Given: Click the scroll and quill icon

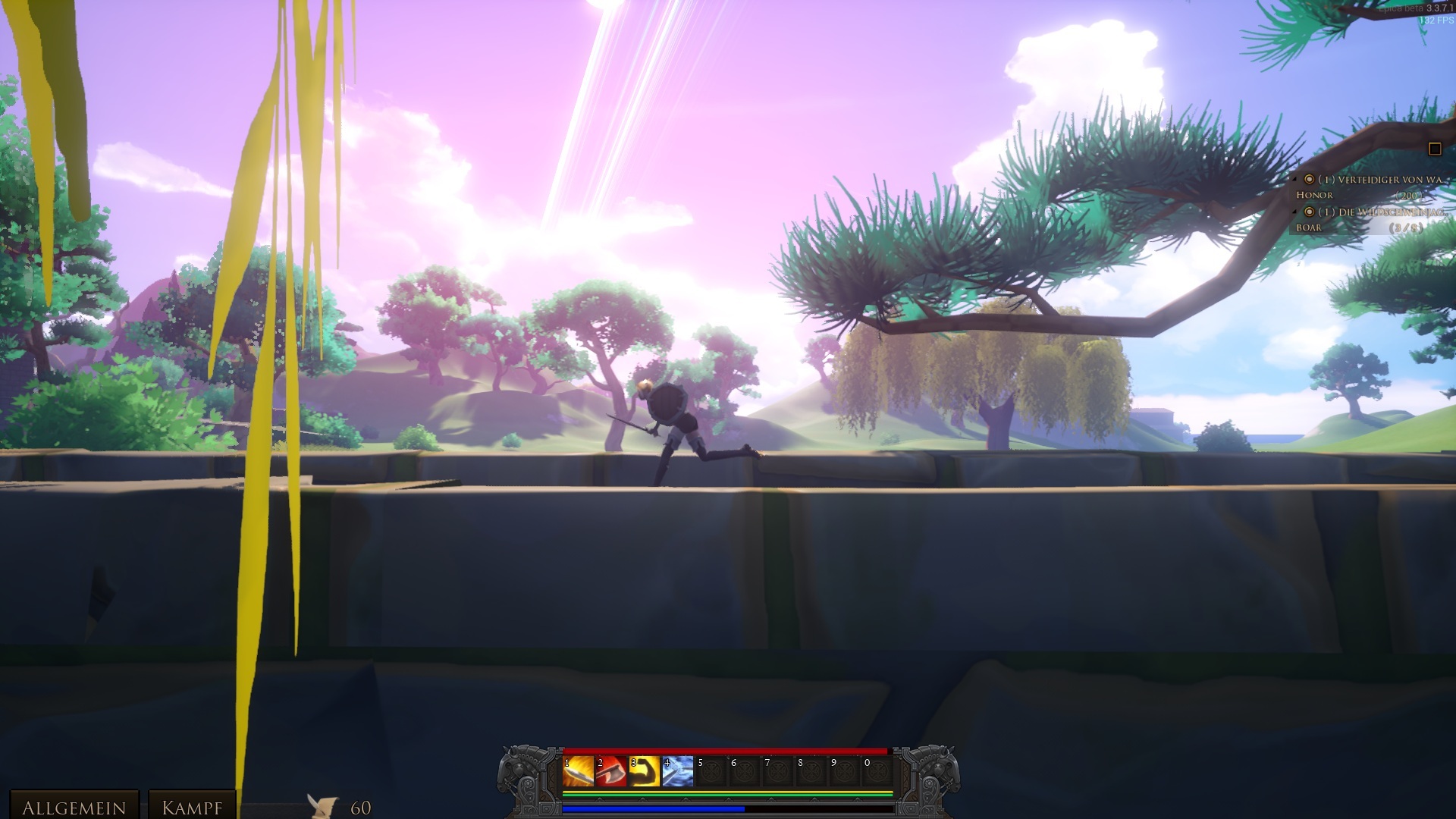Looking at the screenshot, I should (x=322, y=806).
